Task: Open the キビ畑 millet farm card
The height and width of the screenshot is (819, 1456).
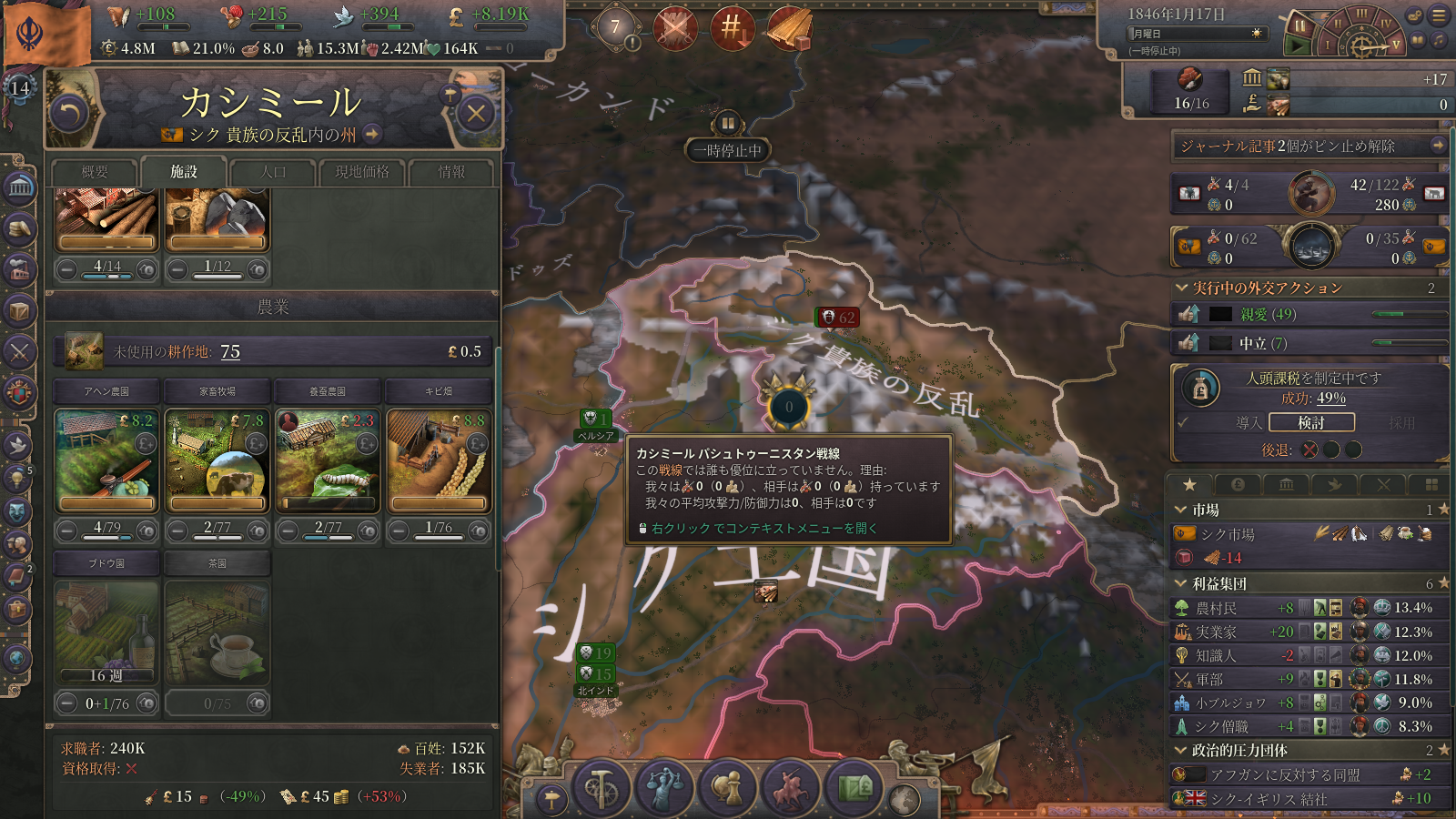Action: coord(439,460)
